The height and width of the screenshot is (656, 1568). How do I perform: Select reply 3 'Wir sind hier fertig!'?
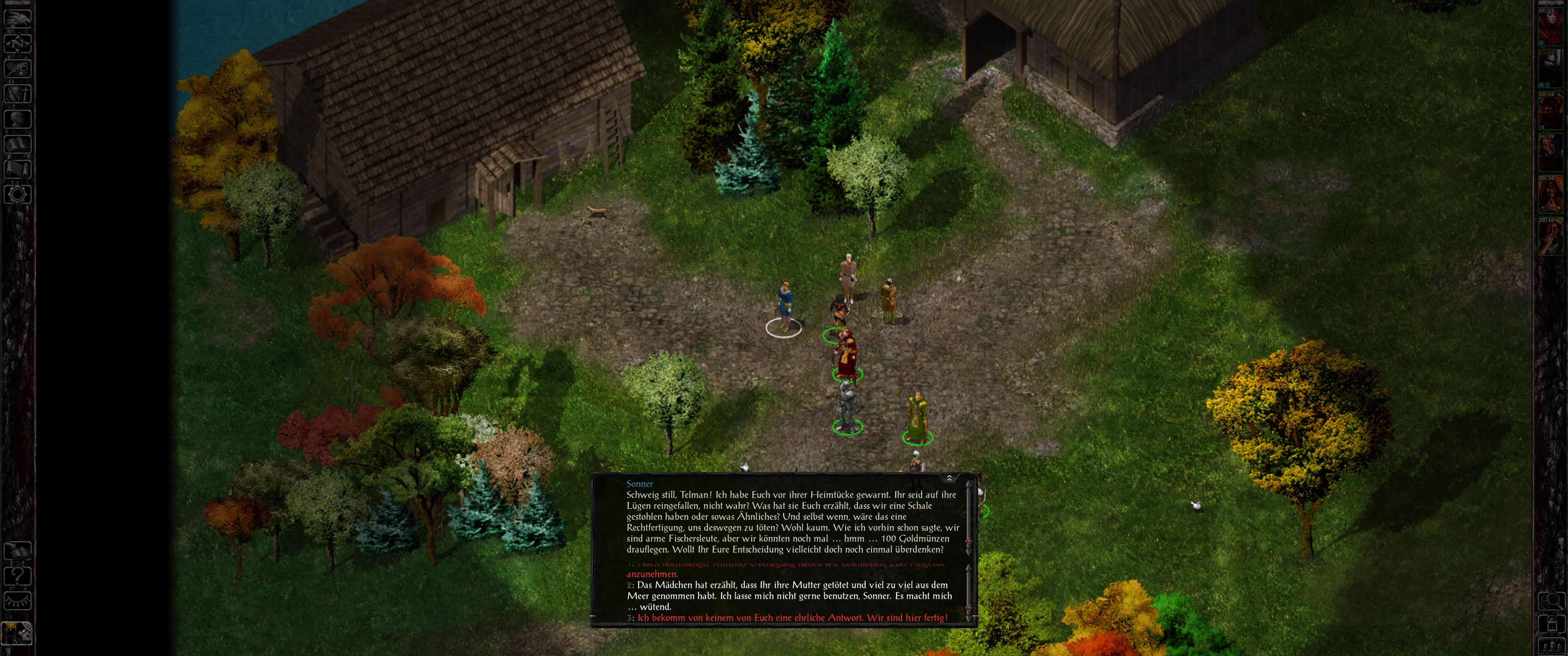coord(791,618)
